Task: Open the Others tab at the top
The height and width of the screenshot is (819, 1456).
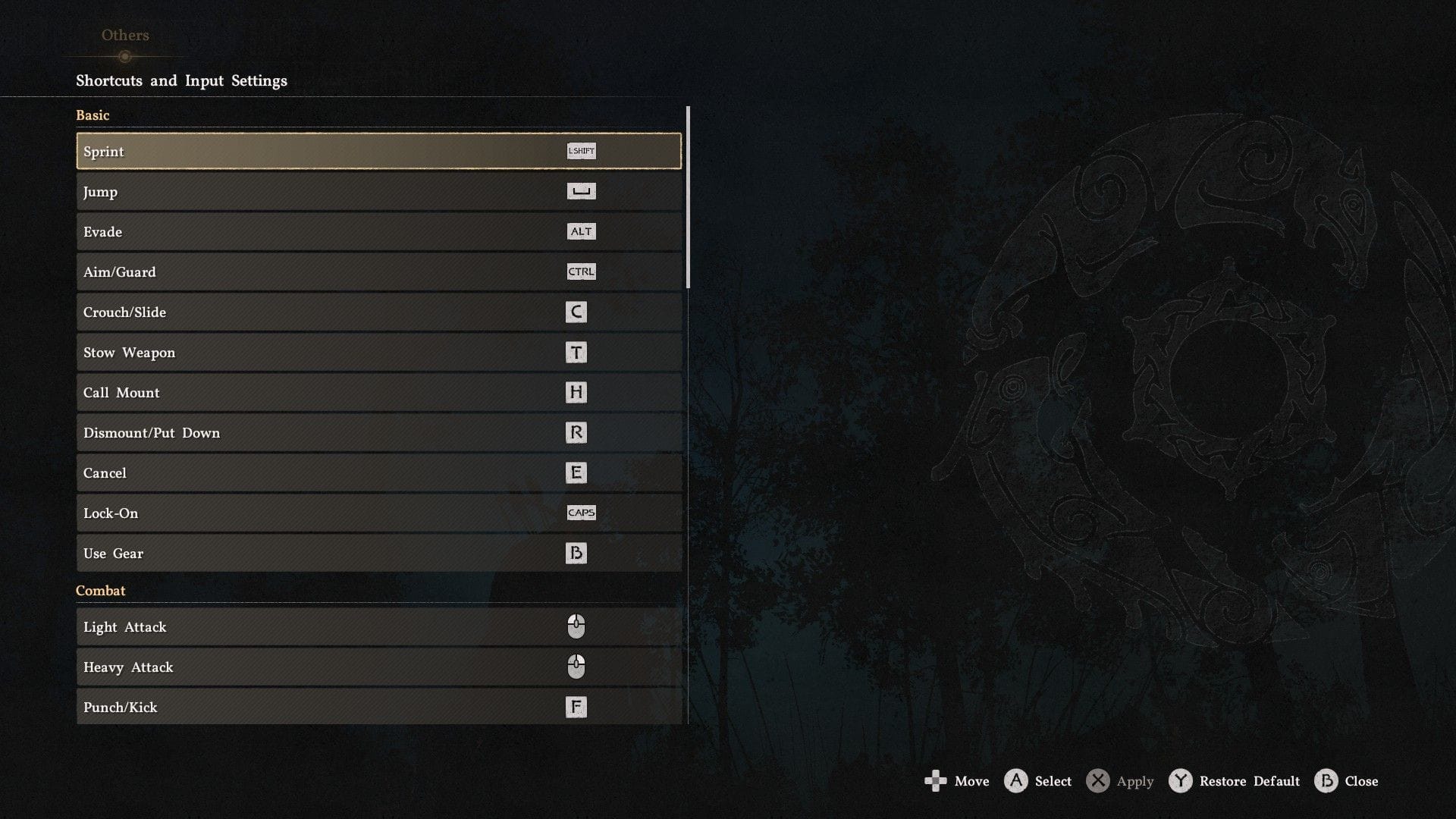Action: click(x=124, y=35)
